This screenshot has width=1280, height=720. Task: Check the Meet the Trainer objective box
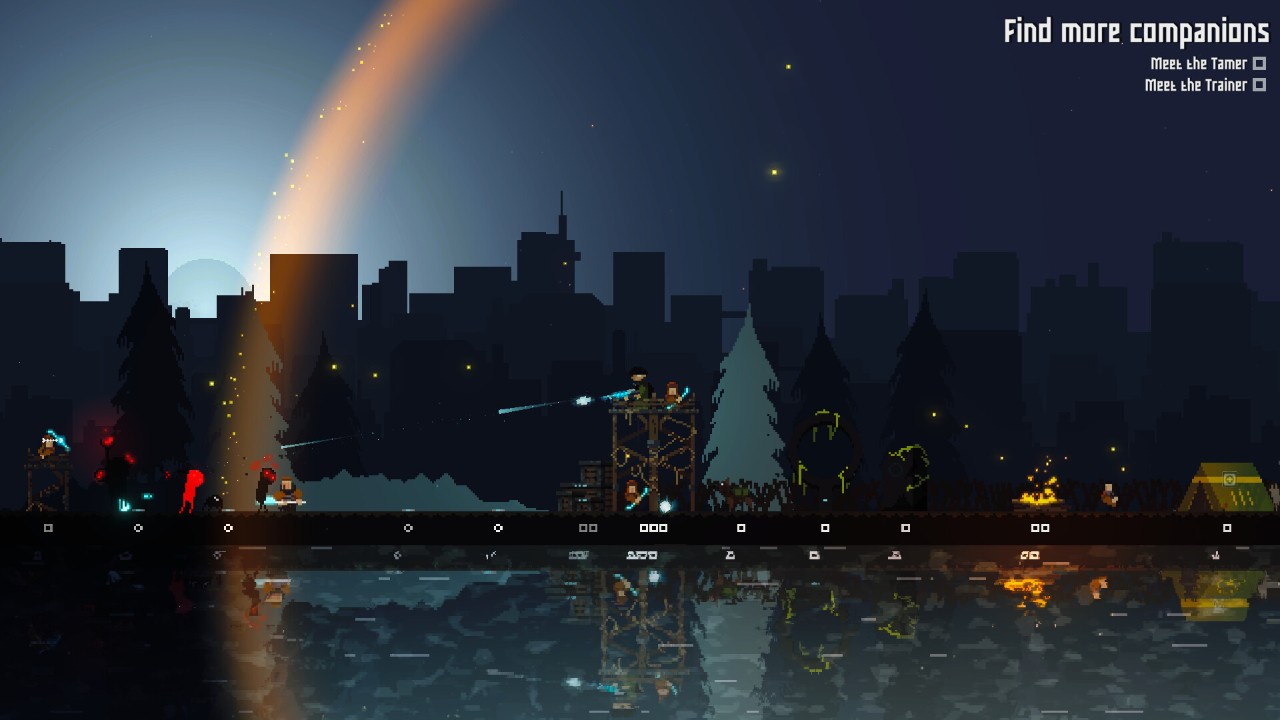click(1258, 85)
